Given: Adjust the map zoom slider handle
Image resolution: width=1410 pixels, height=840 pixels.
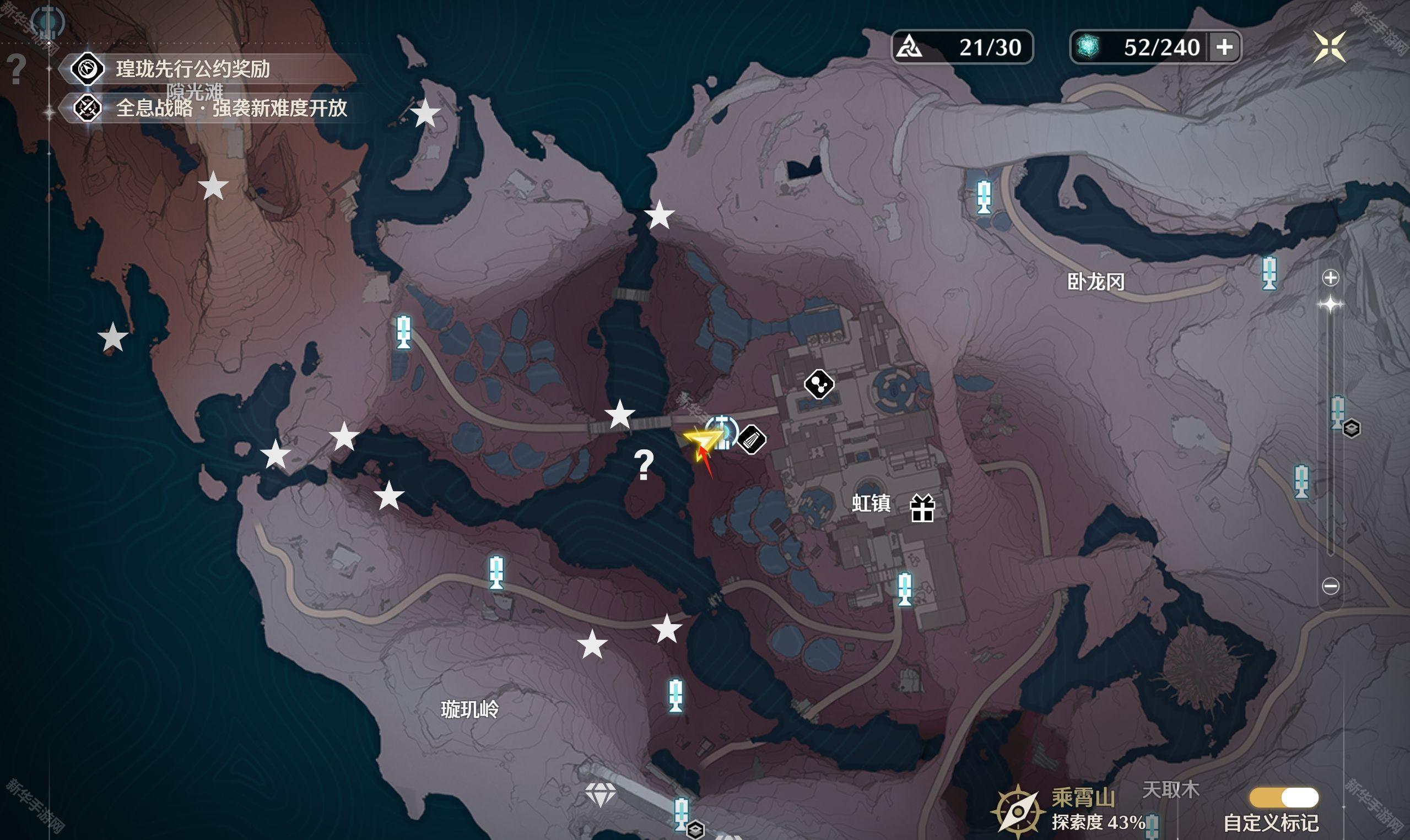Looking at the screenshot, I should pos(1330,305).
